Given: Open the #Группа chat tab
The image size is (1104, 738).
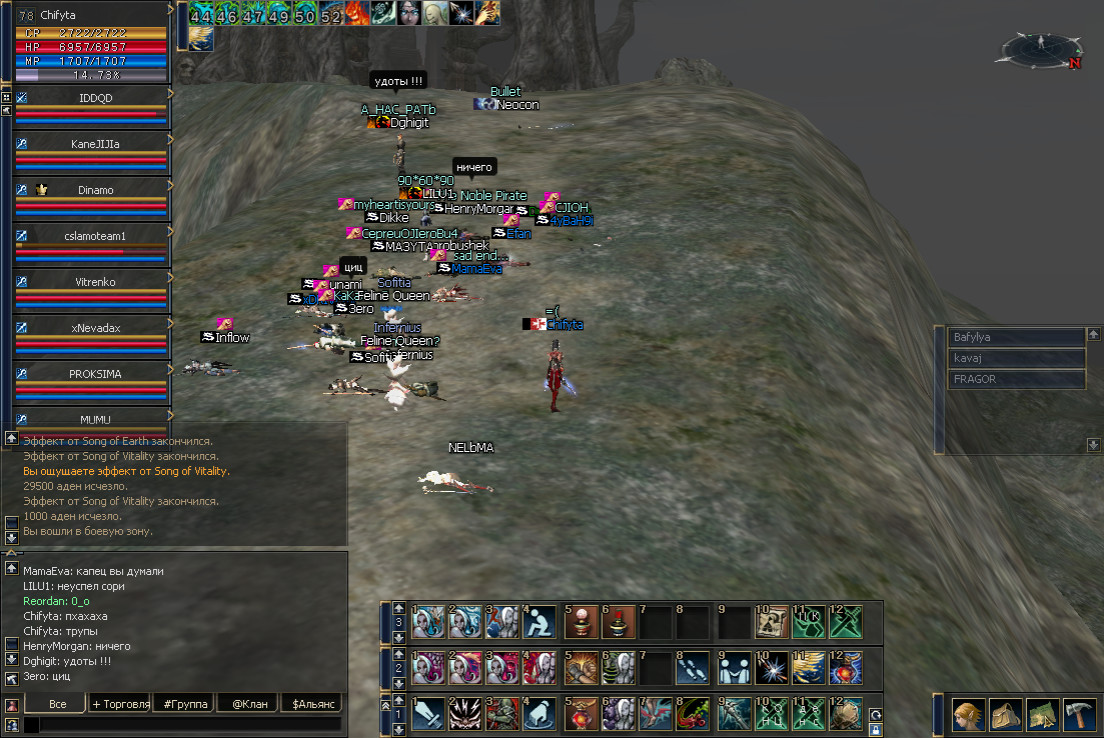Looking at the screenshot, I should (x=185, y=704).
